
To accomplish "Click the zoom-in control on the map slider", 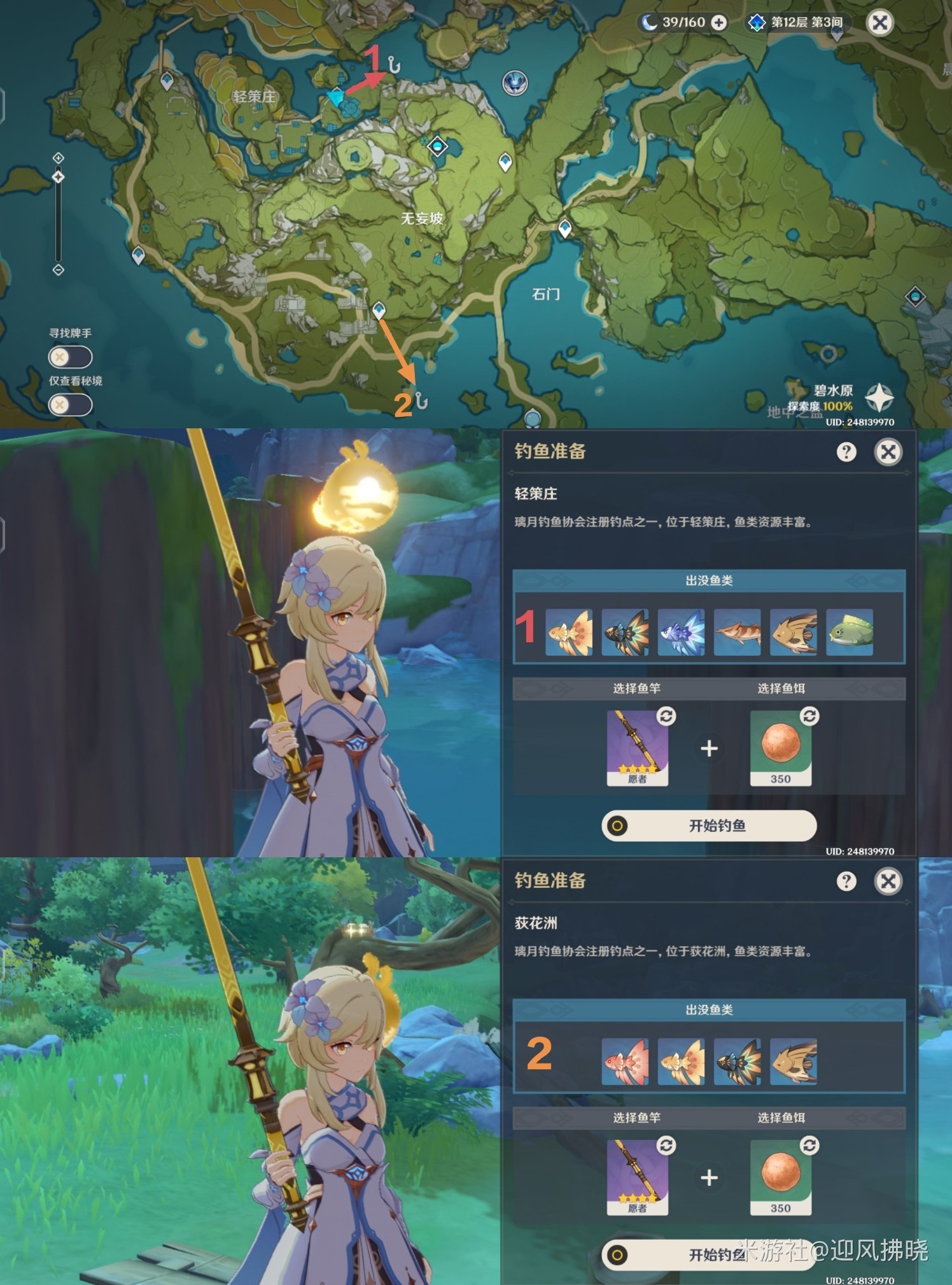I will (59, 157).
